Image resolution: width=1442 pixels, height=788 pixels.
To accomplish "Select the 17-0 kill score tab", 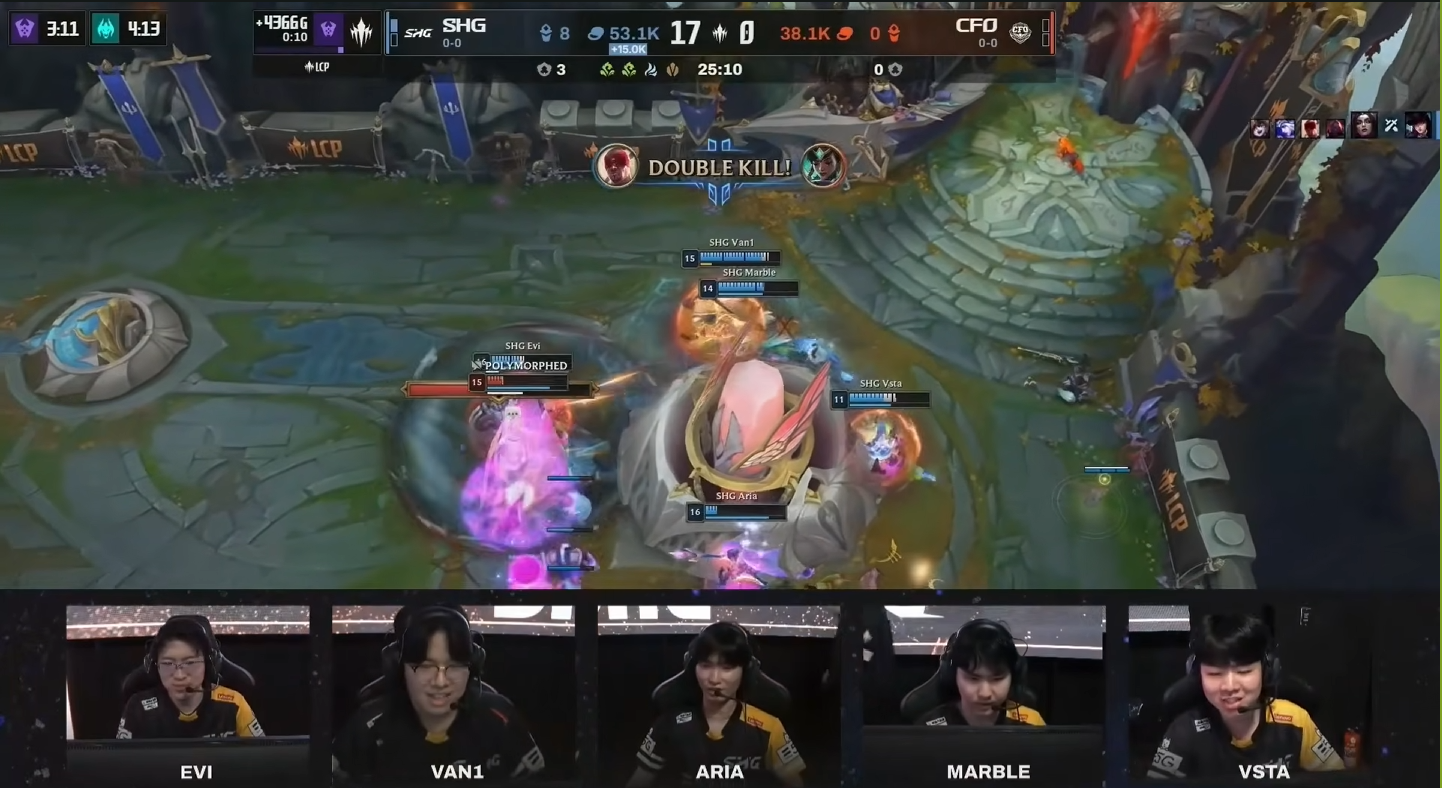I will [x=712, y=33].
